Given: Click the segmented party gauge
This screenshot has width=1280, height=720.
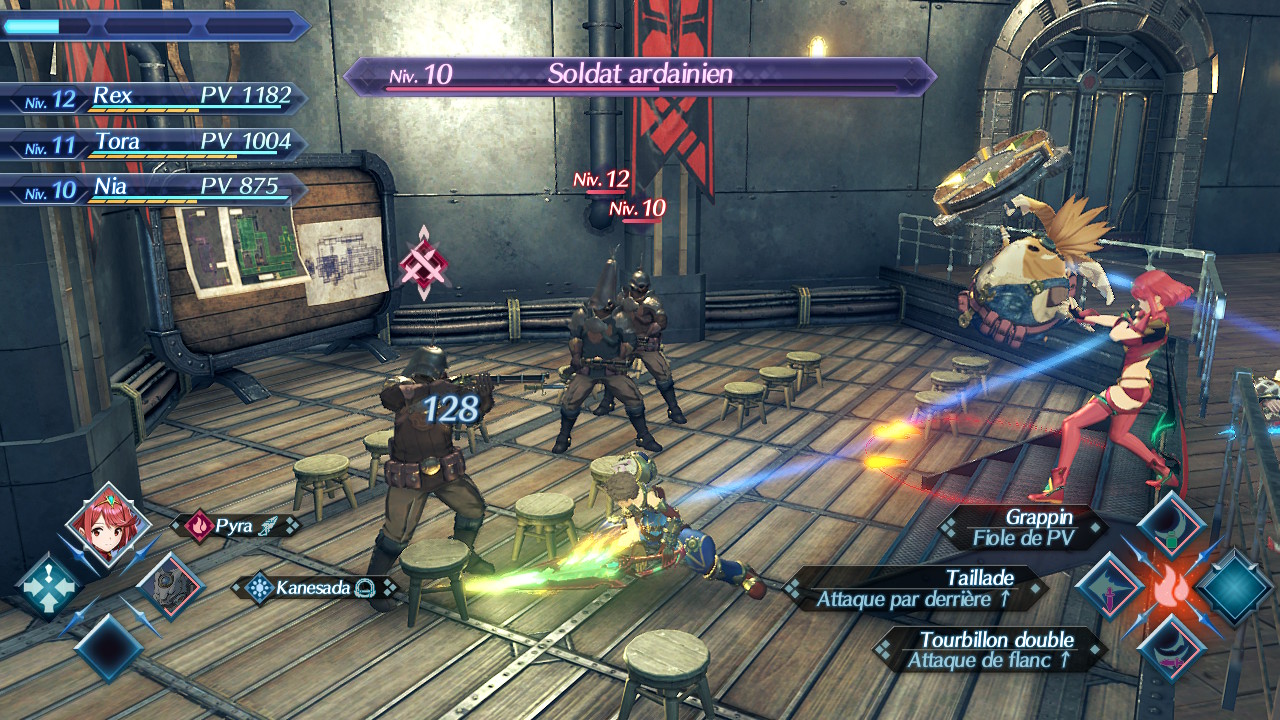Looking at the screenshot, I should 155,26.
